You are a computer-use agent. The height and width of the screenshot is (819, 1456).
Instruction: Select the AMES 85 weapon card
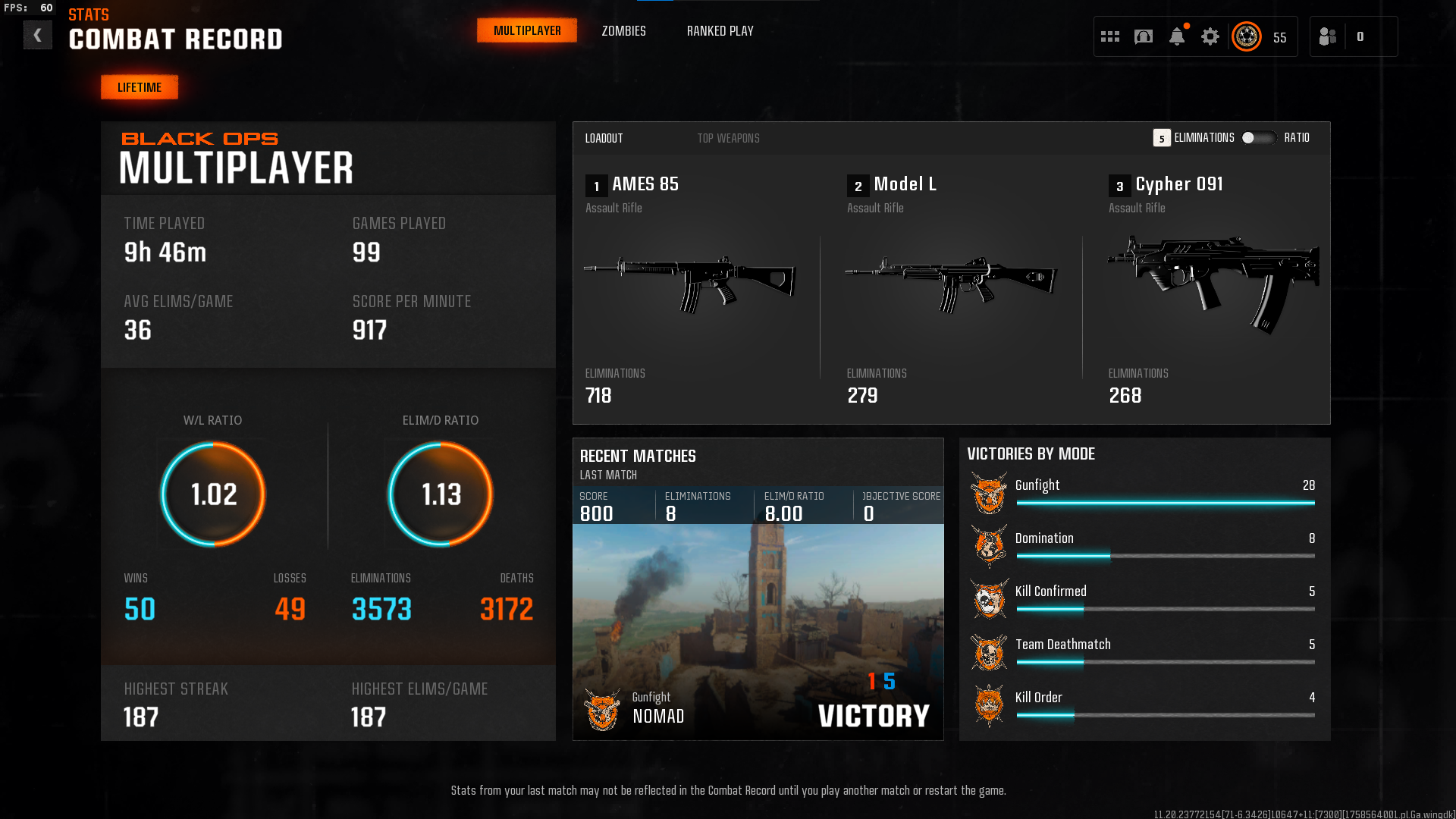click(690, 288)
